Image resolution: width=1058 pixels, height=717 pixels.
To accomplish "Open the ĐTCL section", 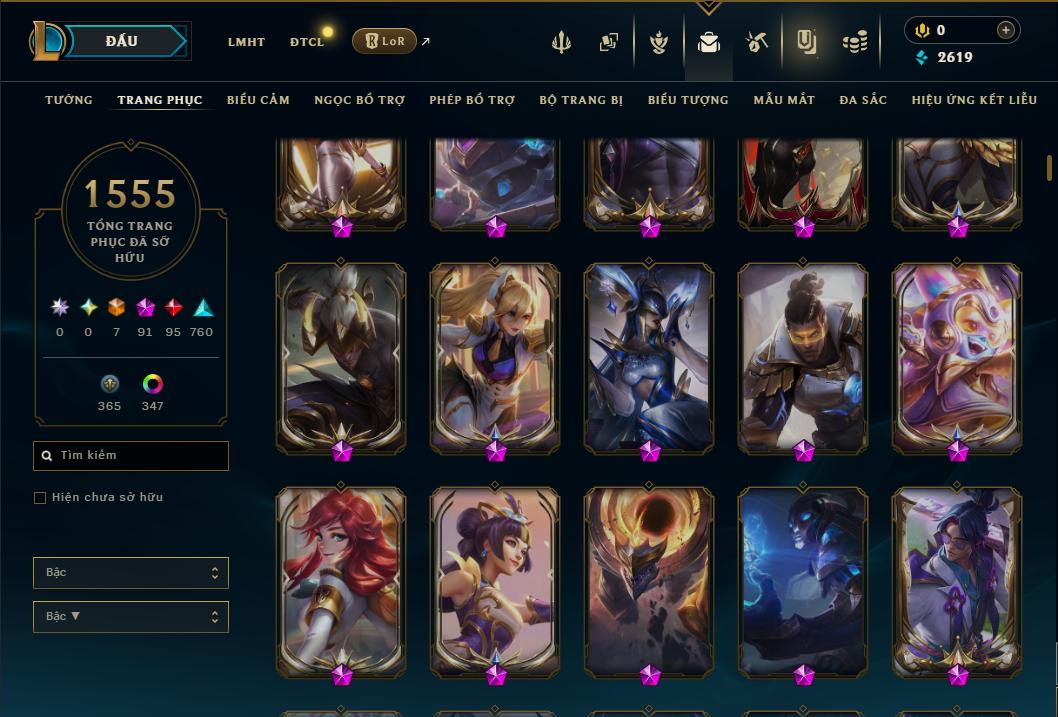I will pos(306,42).
